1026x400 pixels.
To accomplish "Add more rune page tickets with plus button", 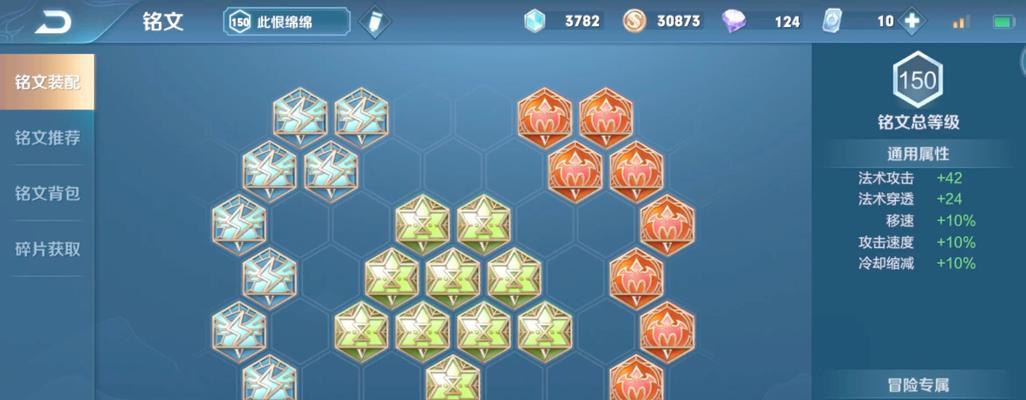I will coord(911,21).
